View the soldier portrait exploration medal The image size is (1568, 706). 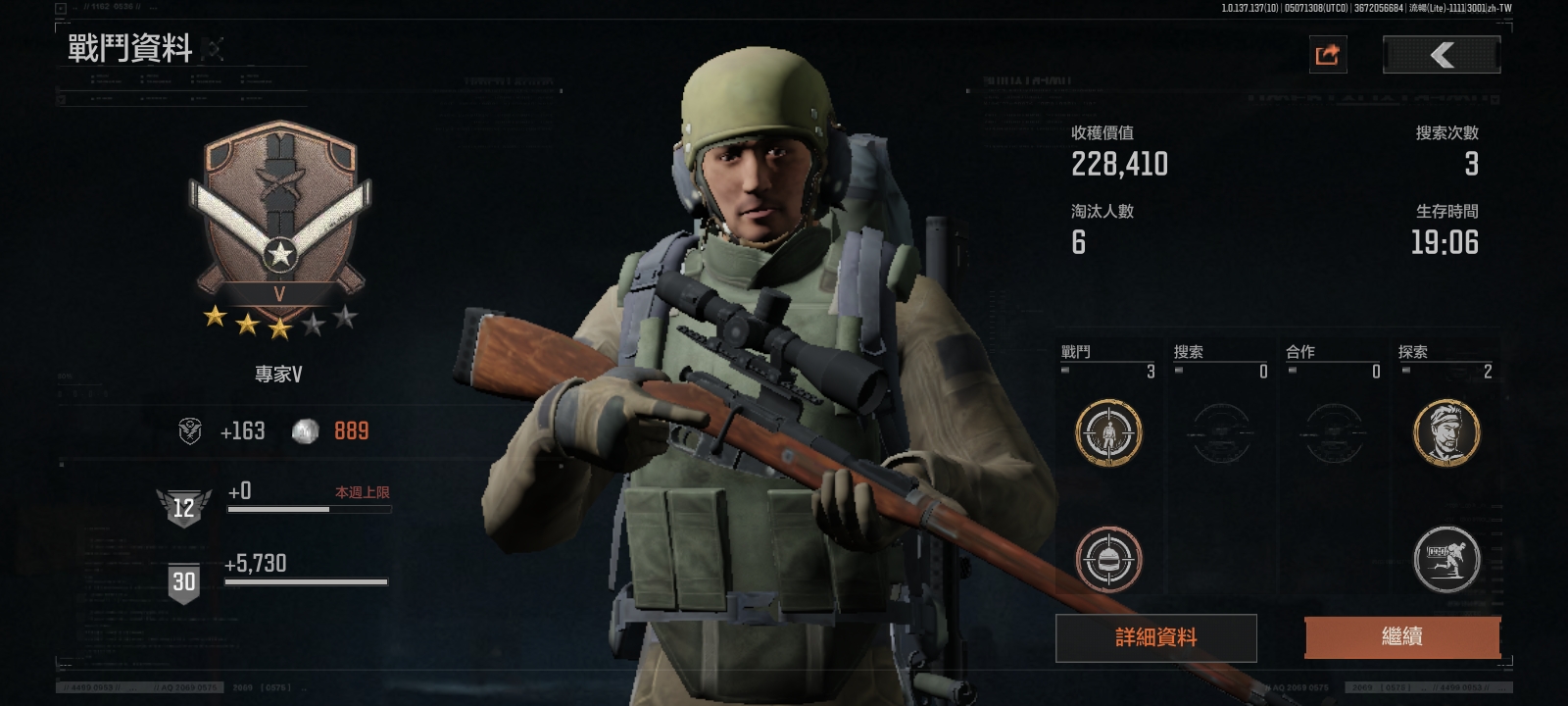point(1445,432)
